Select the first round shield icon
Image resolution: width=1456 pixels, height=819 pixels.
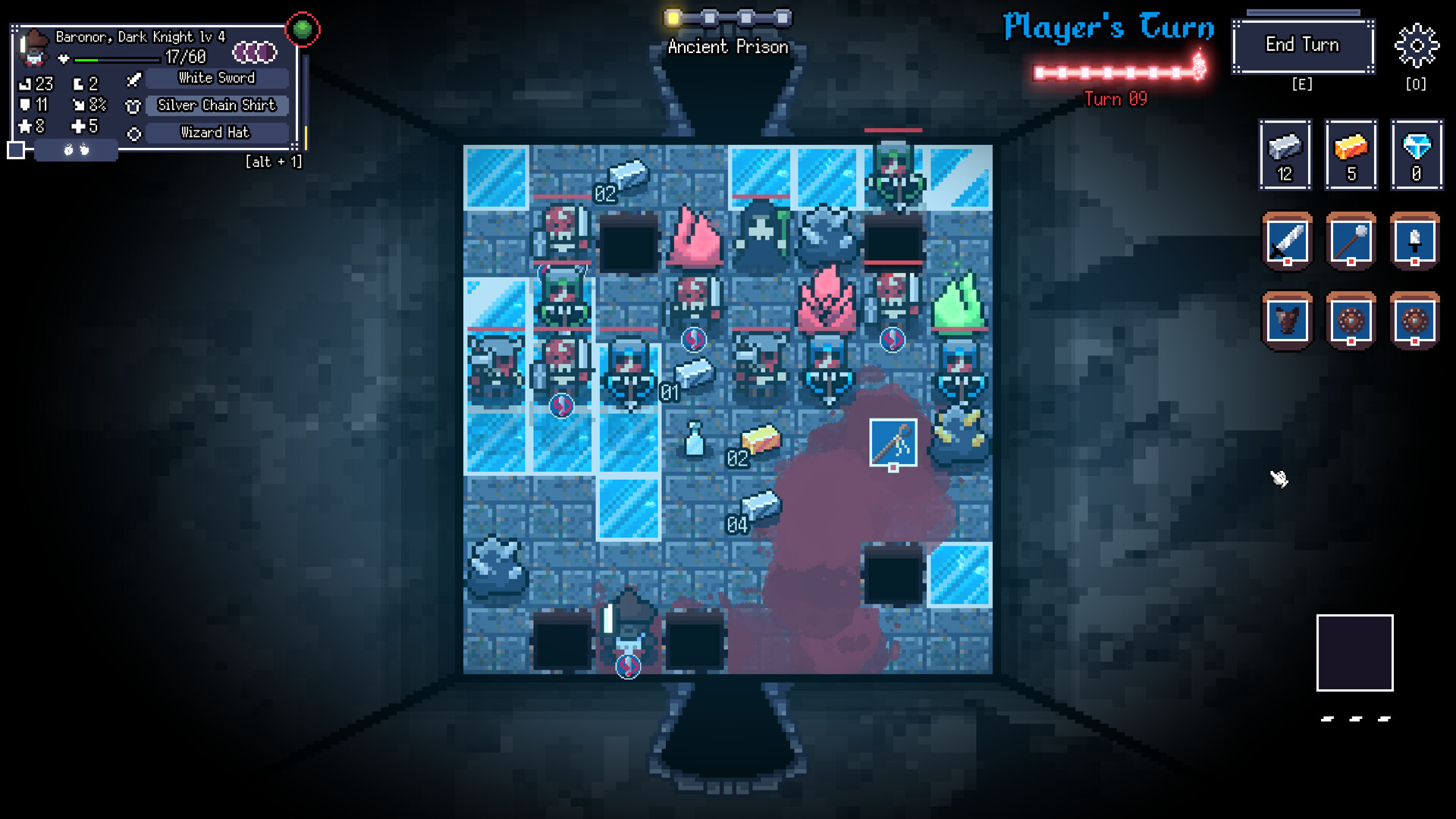coord(1351,320)
